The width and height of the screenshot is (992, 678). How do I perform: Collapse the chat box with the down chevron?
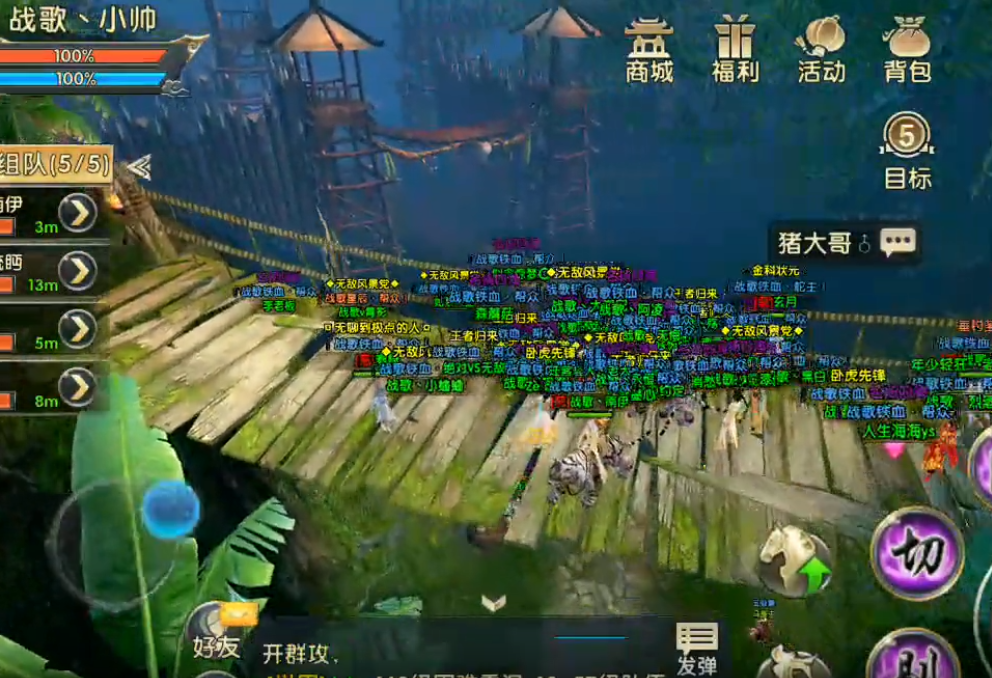pos(493,602)
